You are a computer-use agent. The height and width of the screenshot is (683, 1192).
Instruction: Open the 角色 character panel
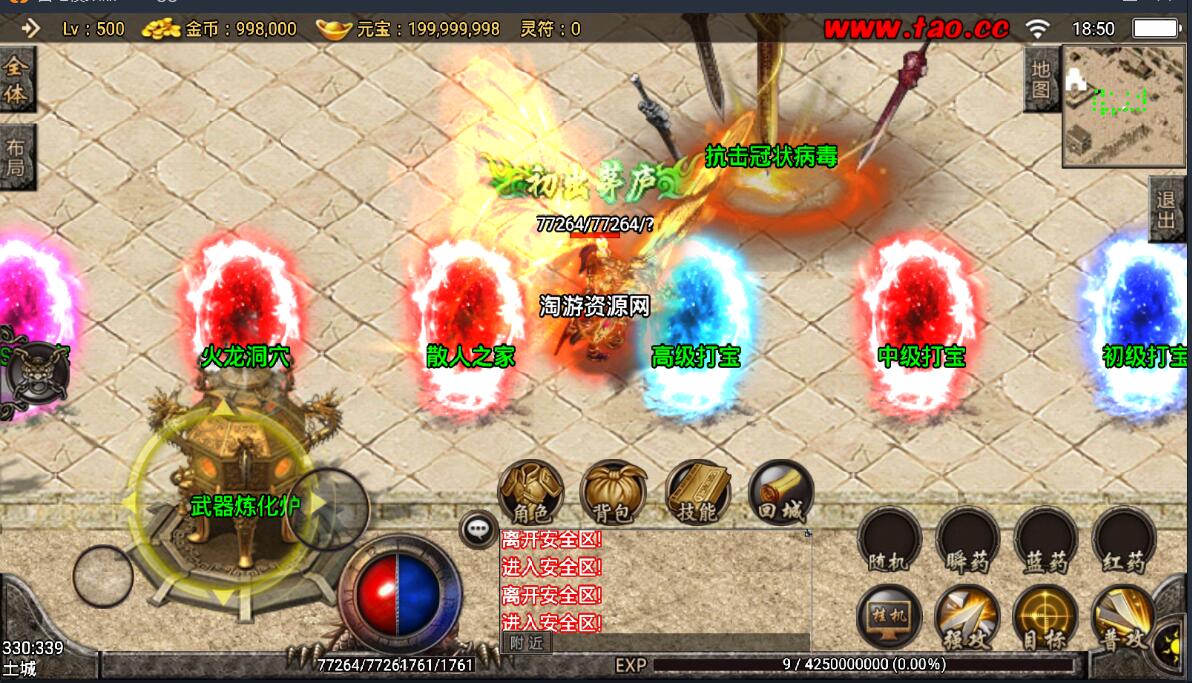point(530,492)
